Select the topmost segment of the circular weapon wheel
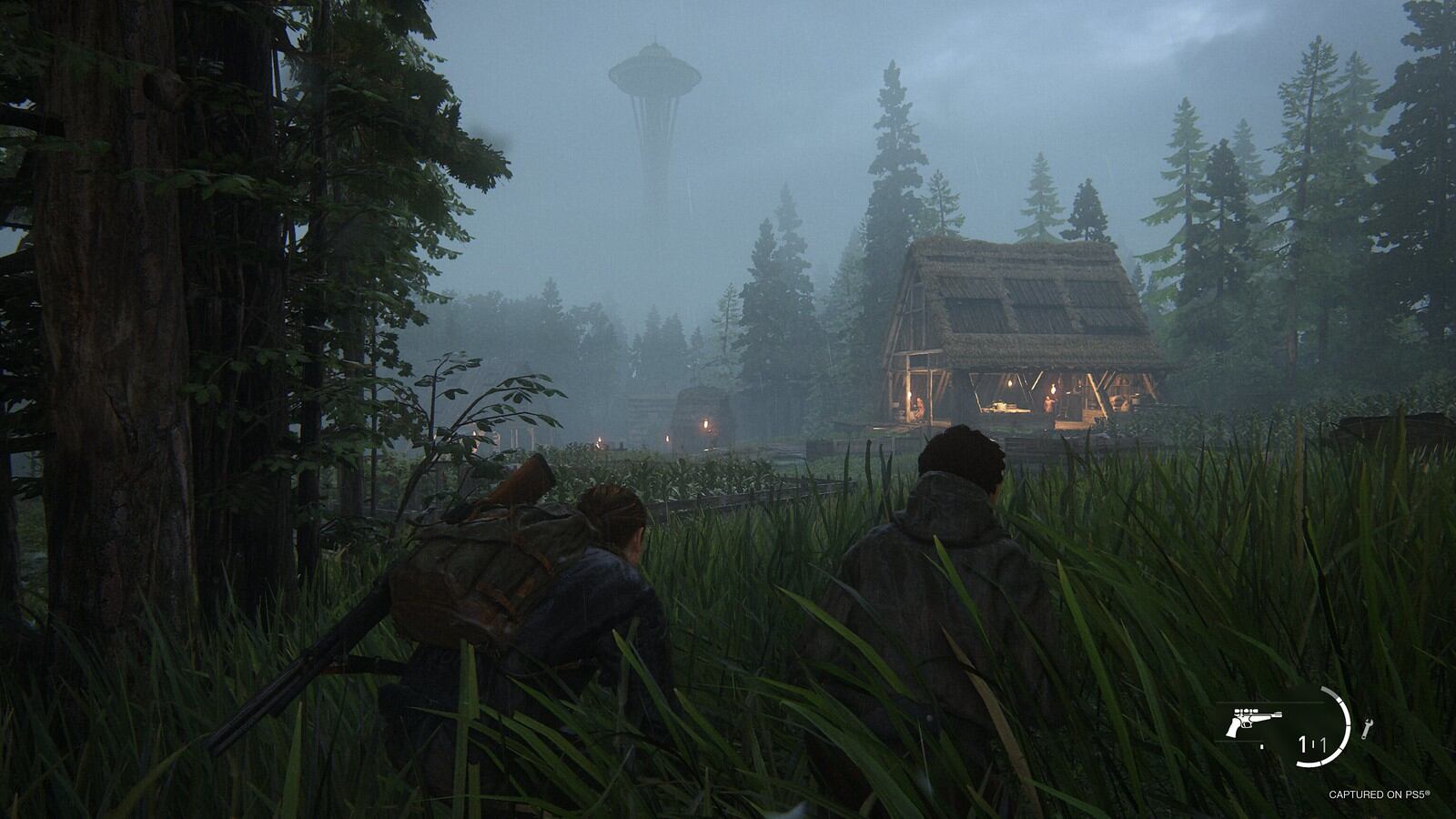1456x819 pixels. tap(1330, 693)
